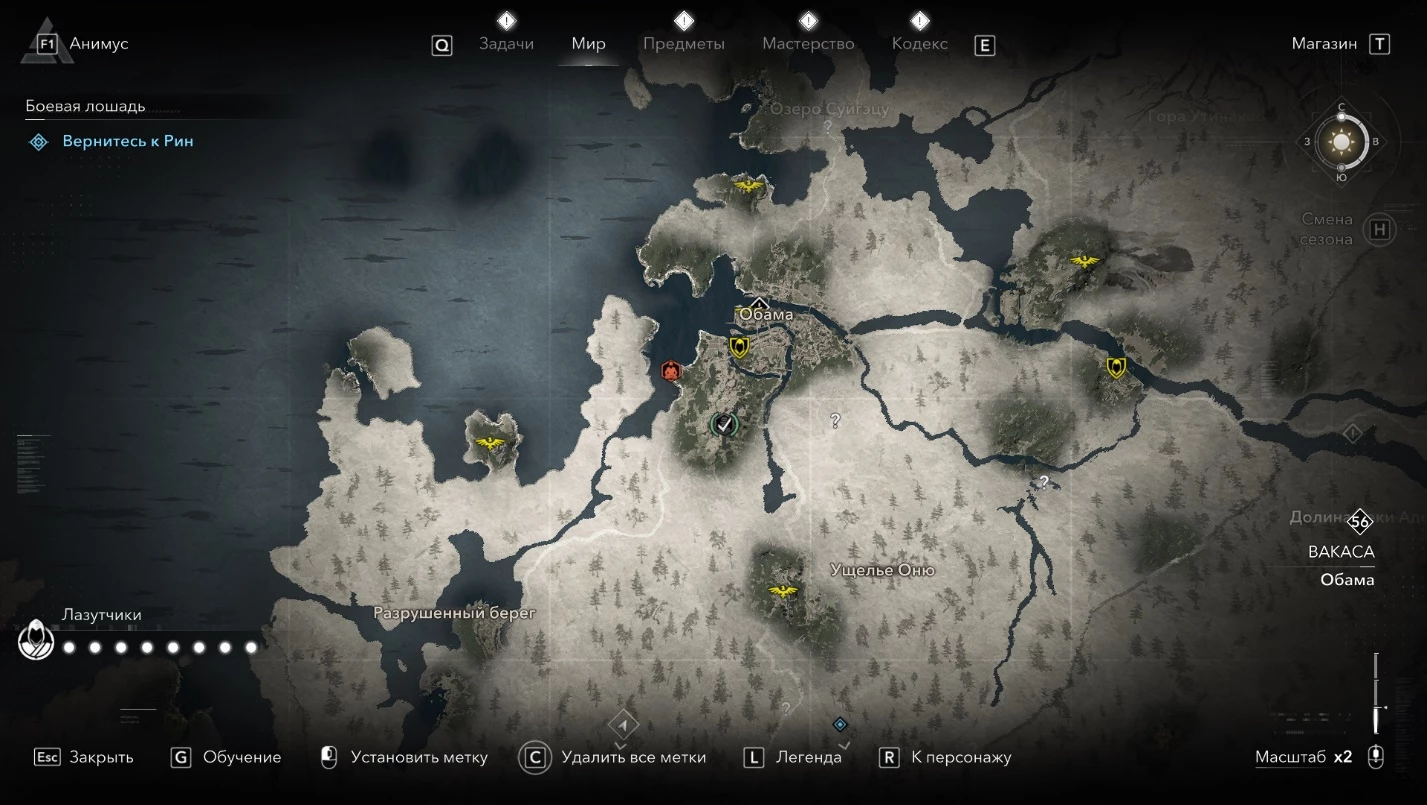Center map with К персонажу

[961, 758]
